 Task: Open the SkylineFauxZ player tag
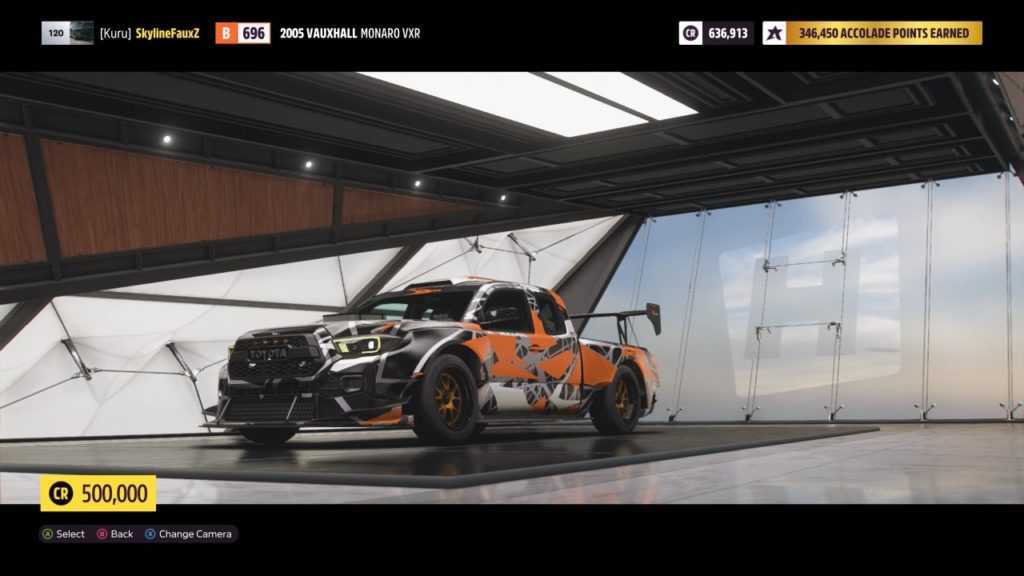click(x=149, y=33)
